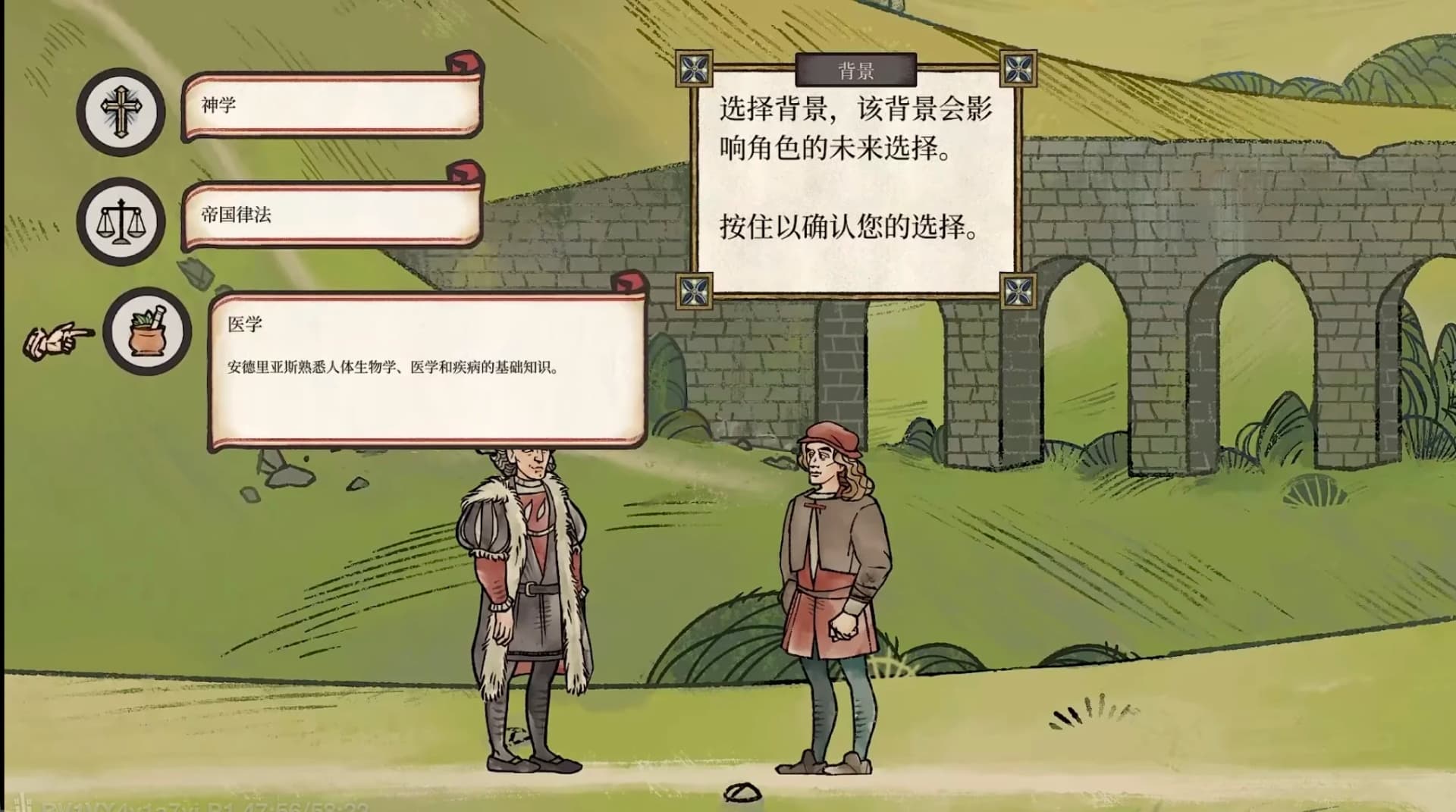1456x812 pixels.
Task: Click the scales icon beside 帝国律法
Action: (121, 220)
